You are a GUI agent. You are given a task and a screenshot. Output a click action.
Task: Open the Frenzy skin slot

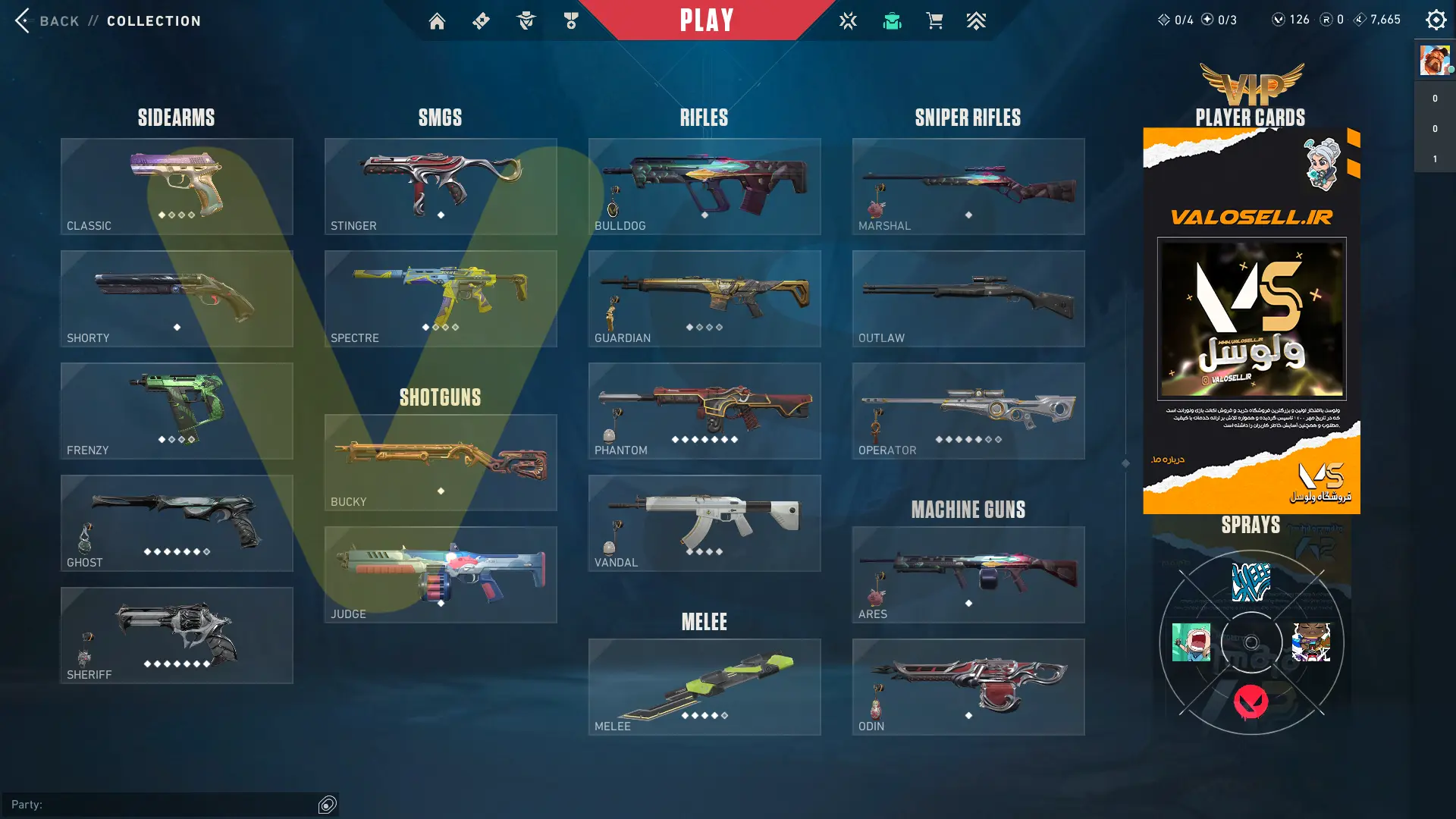tap(177, 411)
